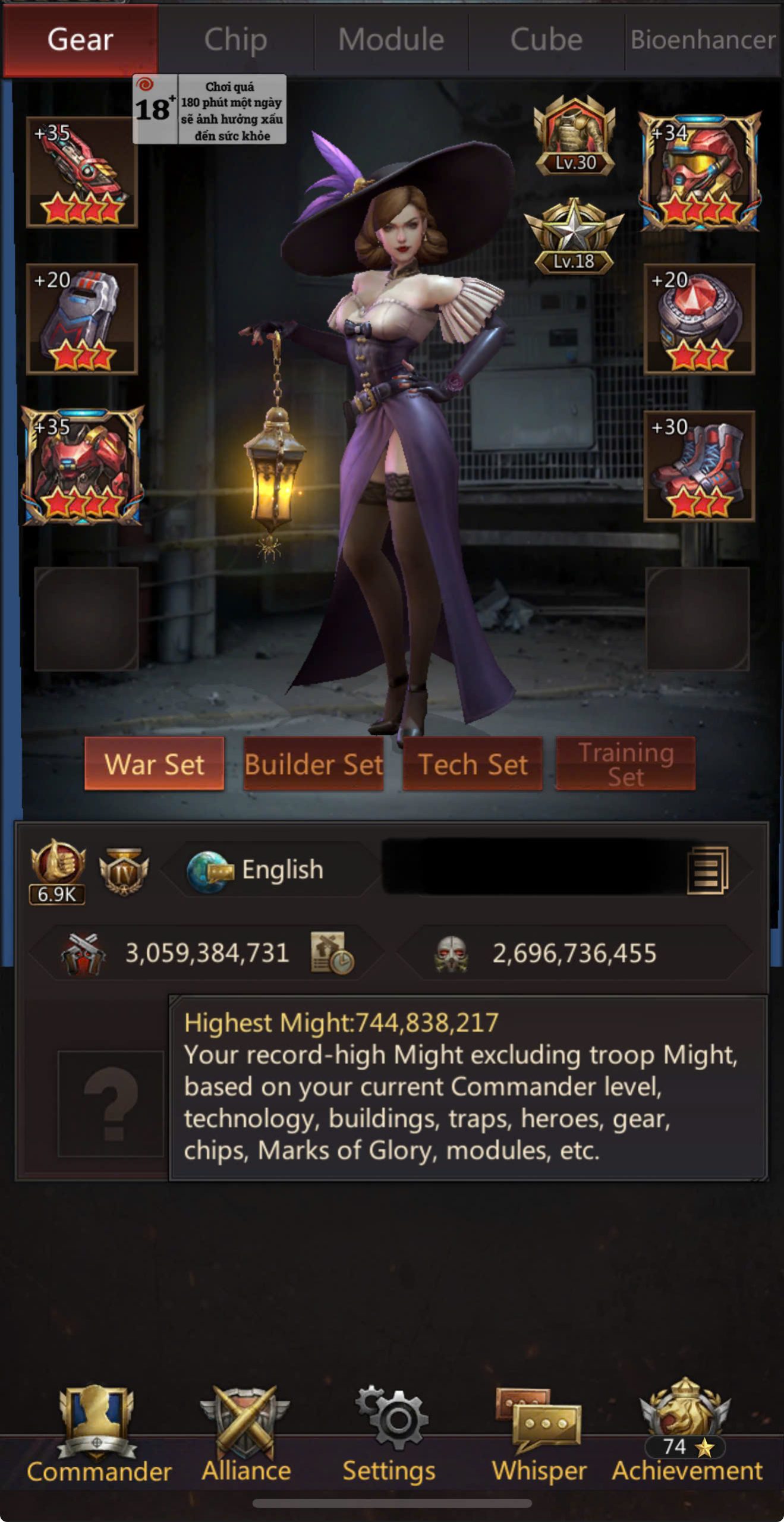Open the +20 ruby ring gear slot
Viewport: 784px width, 1522px height.
pos(700,319)
